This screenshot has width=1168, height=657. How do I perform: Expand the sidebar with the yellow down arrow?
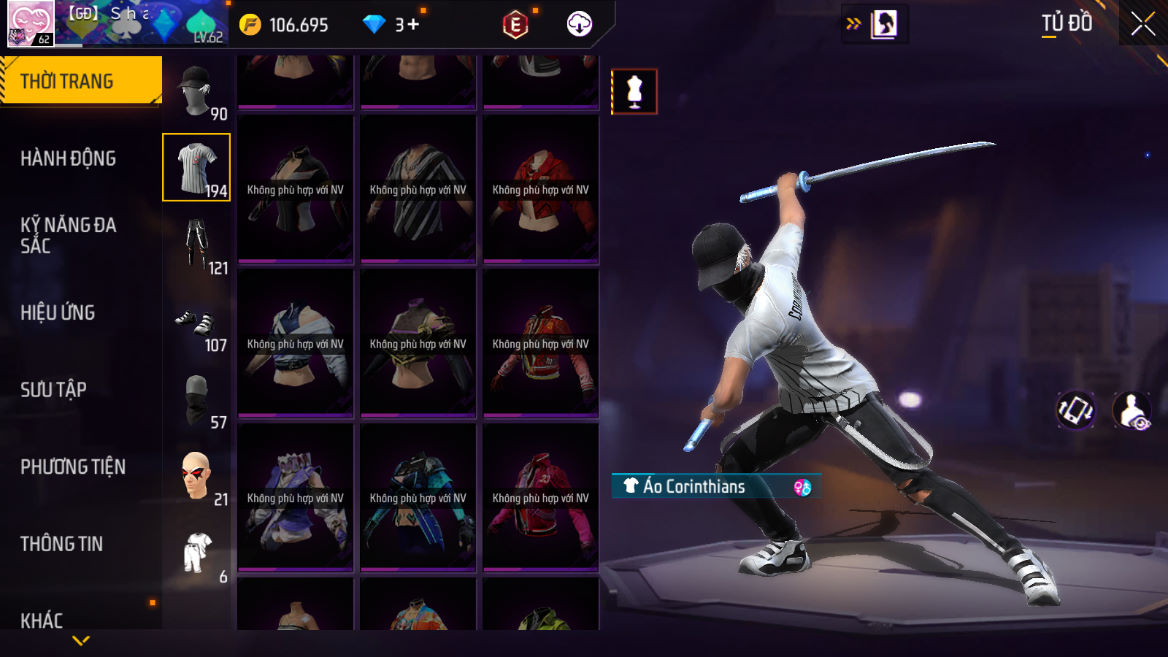81,640
